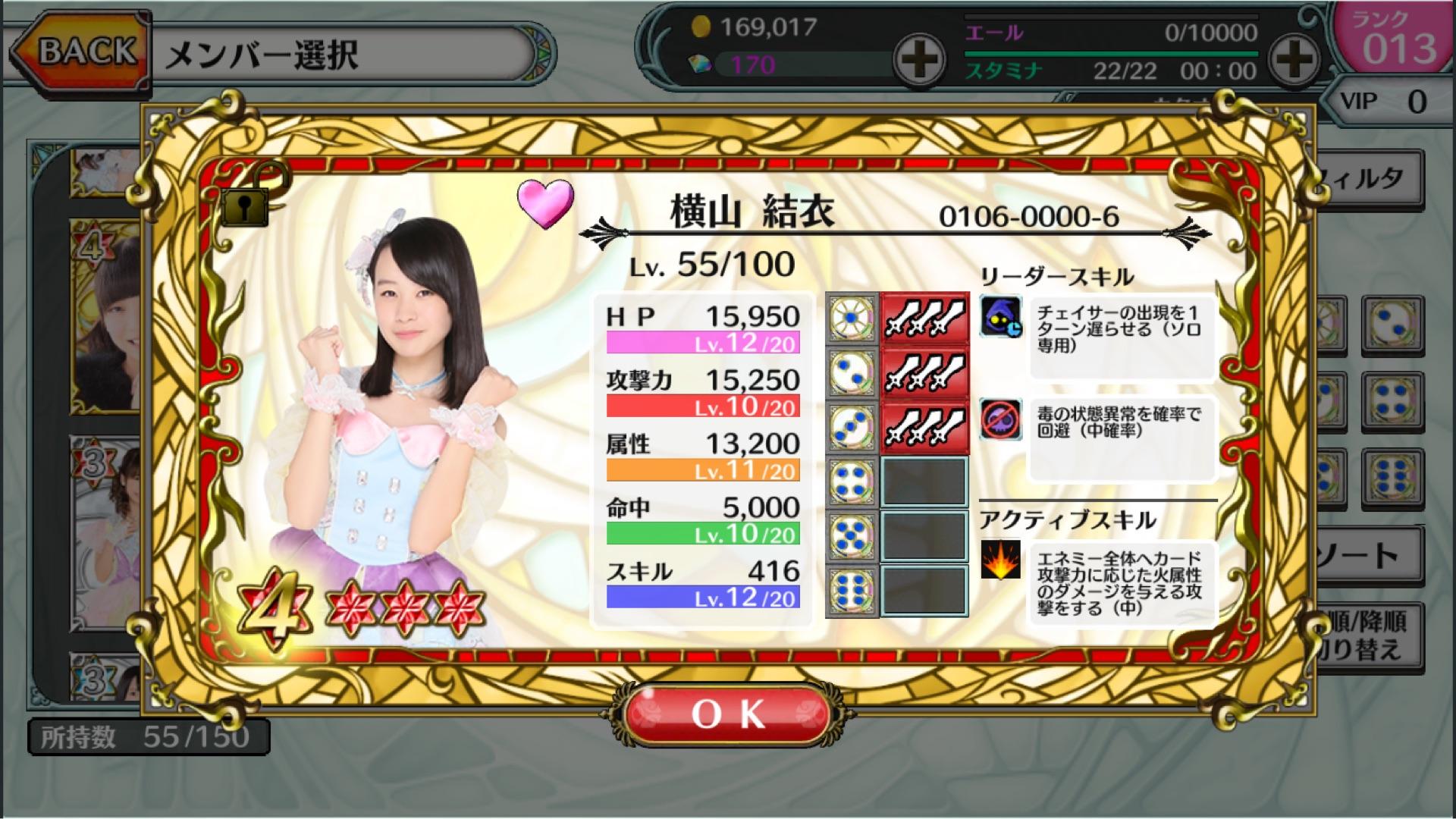Select the triple-sword slot beside the two-pip dice
Screen dimensions: 1456x819
[x=924, y=372]
